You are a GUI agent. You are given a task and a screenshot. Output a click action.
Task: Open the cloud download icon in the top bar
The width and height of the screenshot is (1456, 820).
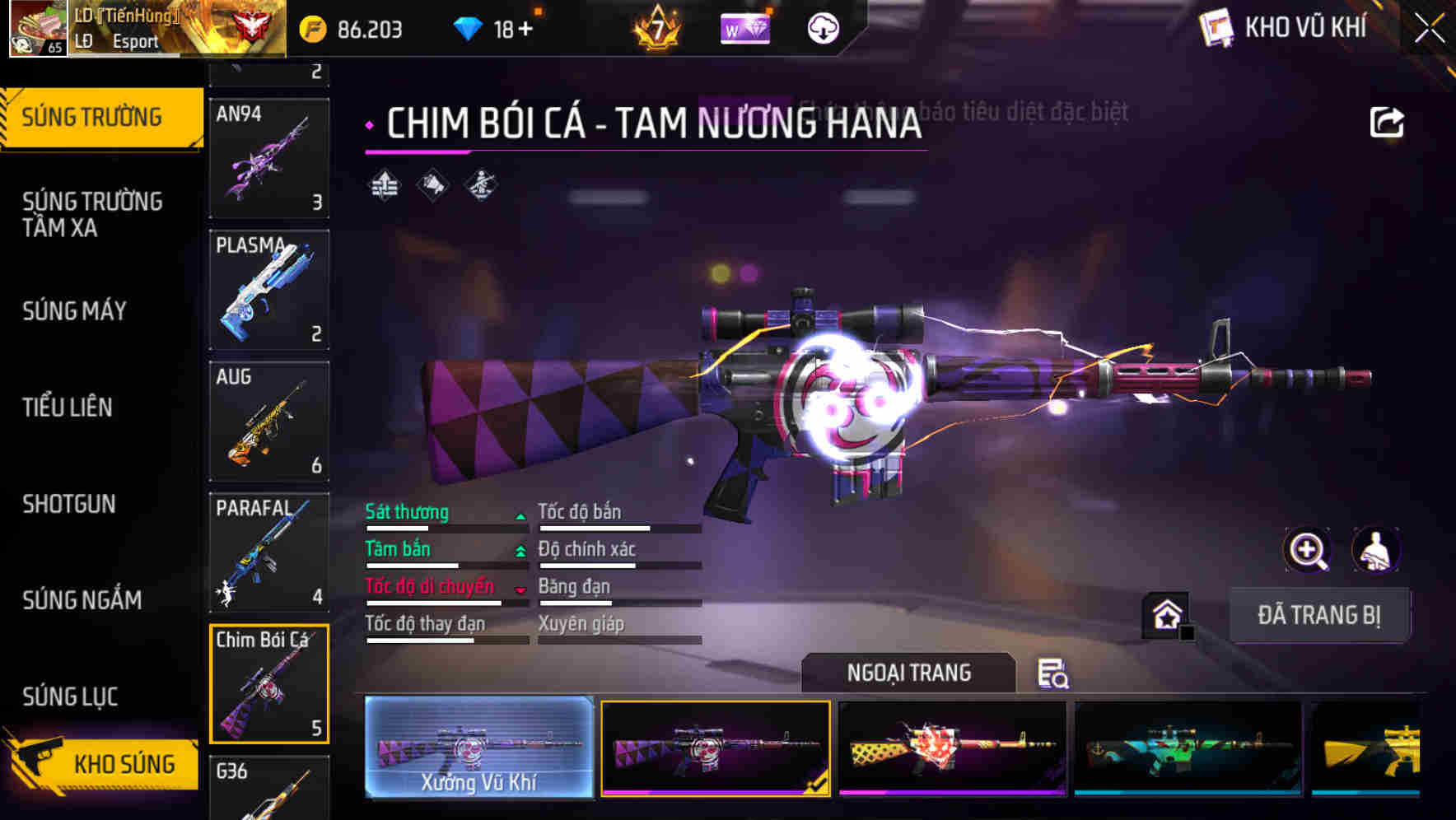[x=822, y=27]
